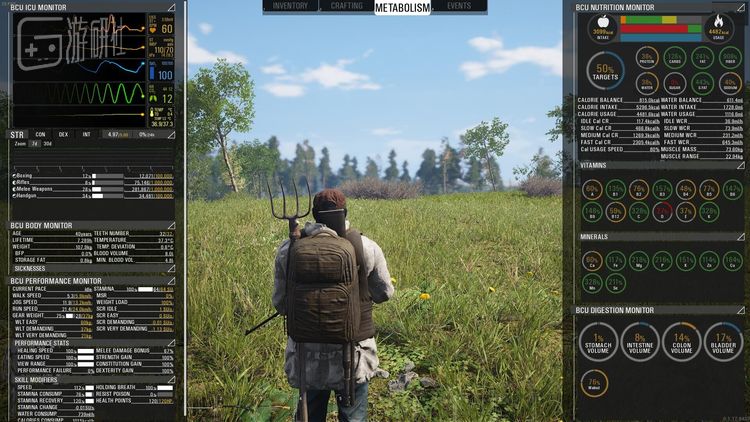The height and width of the screenshot is (422, 750).
Task: Go to the Events tab
Action: coord(459,6)
